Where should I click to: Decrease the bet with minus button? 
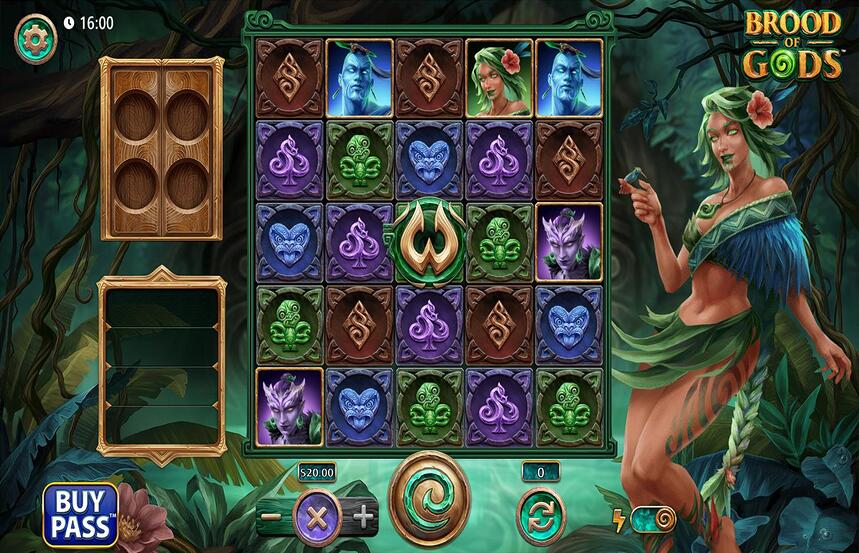(271, 517)
